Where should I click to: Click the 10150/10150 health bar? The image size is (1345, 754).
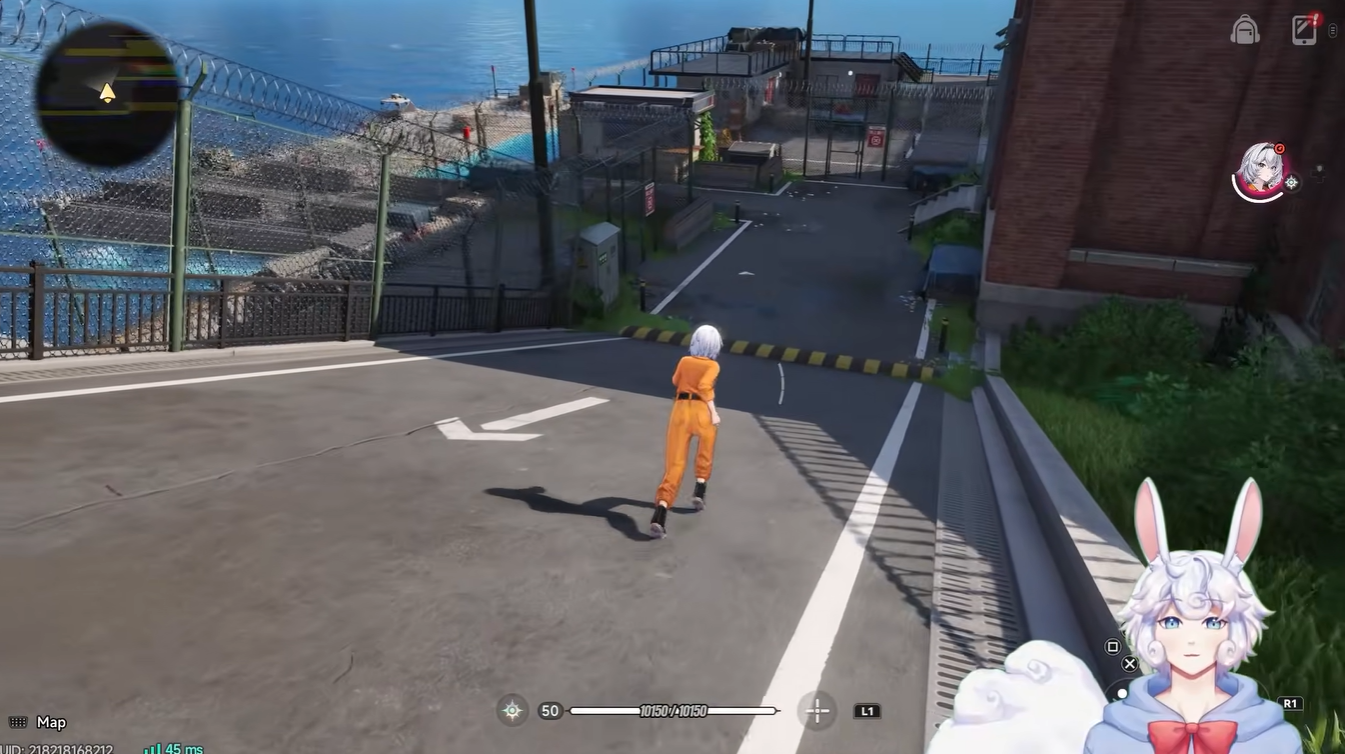[x=674, y=711]
